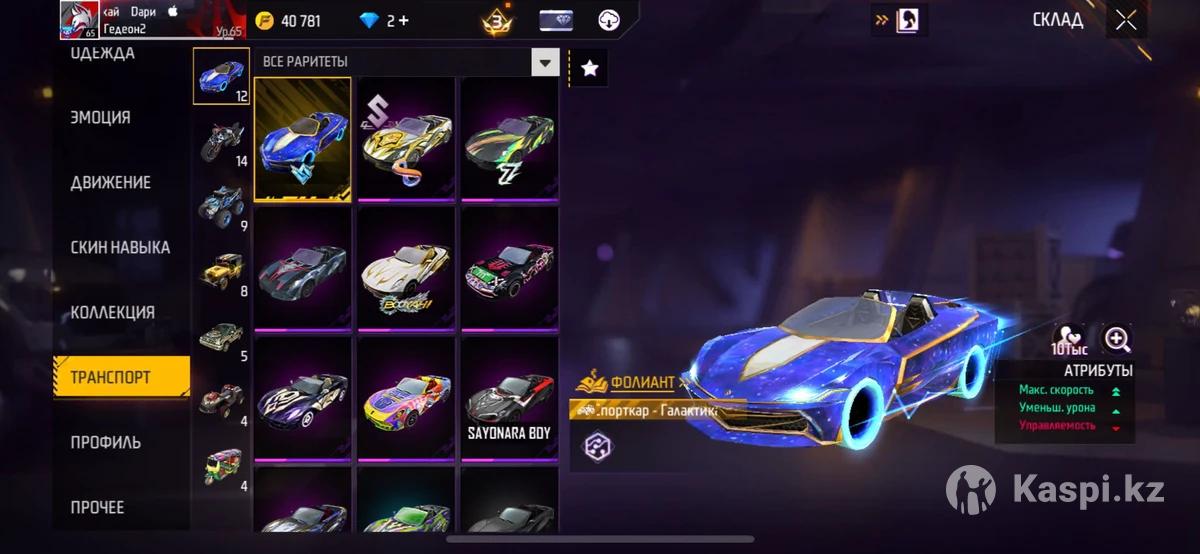Zoom in with the magnifier button
The width and height of the screenshot is (1200, 554).
pos(1116,339)
